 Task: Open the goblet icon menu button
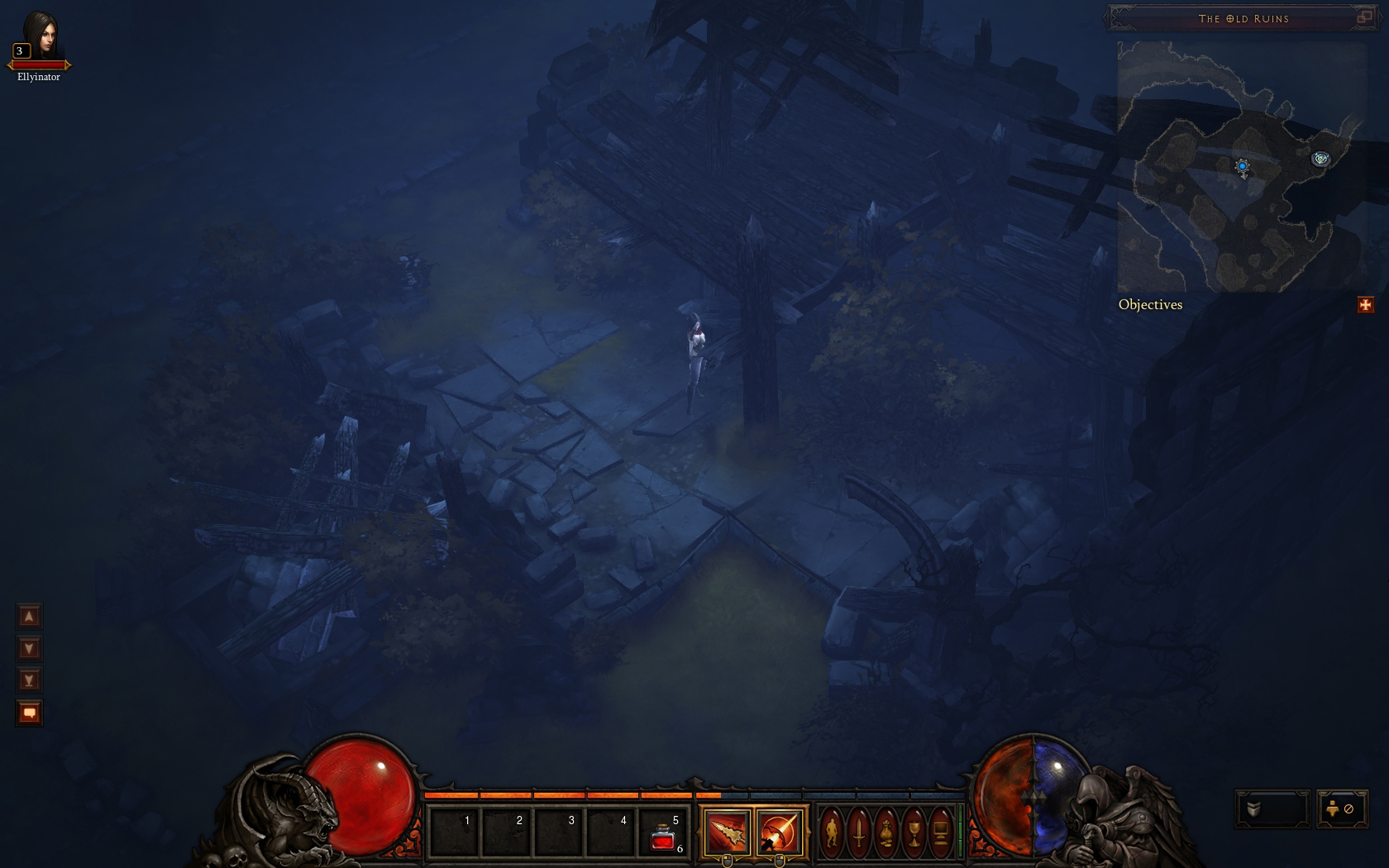click(914, 832)
